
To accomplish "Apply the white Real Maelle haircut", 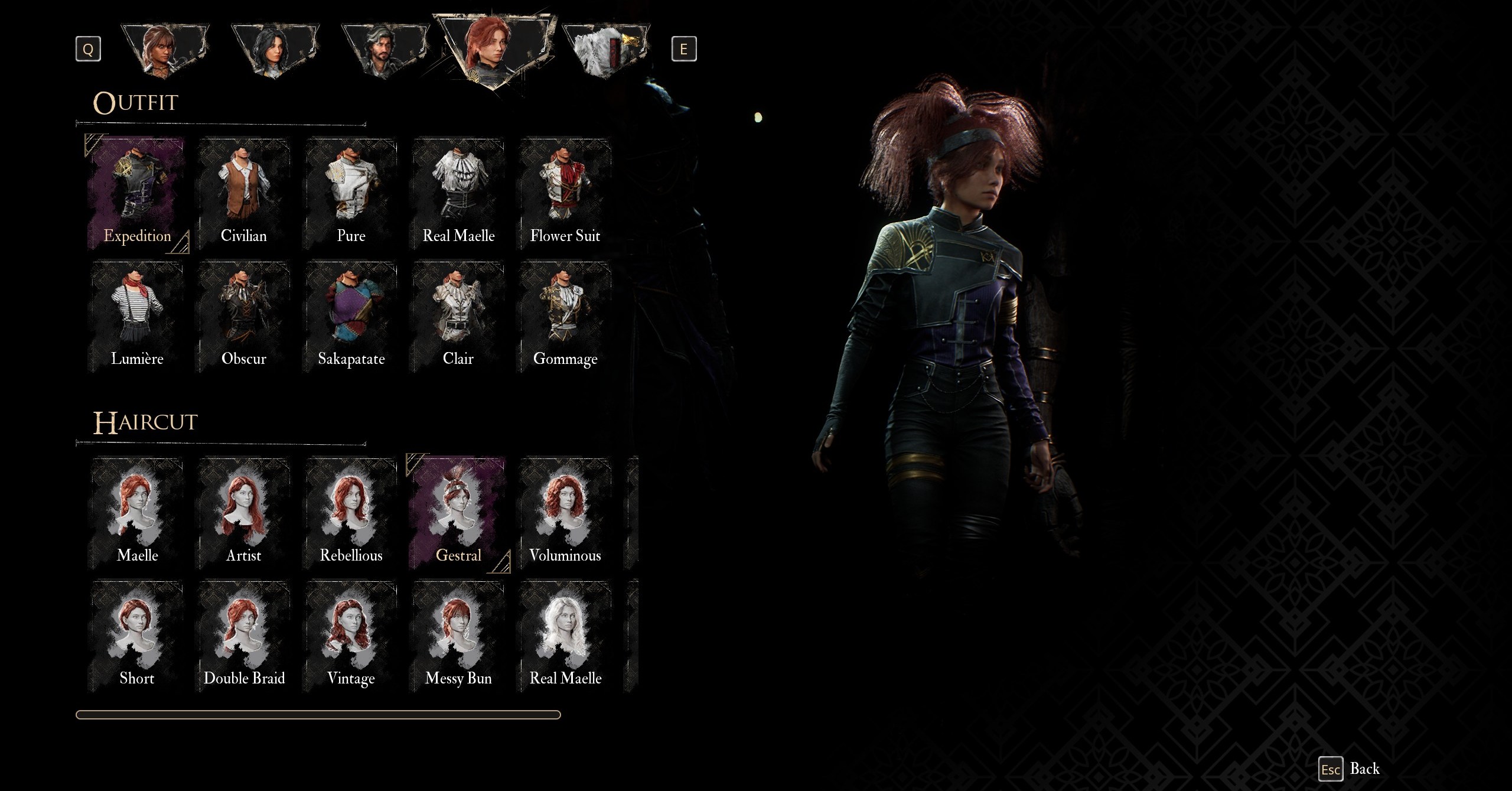I will pyautogui.click(x=565, y=636).
